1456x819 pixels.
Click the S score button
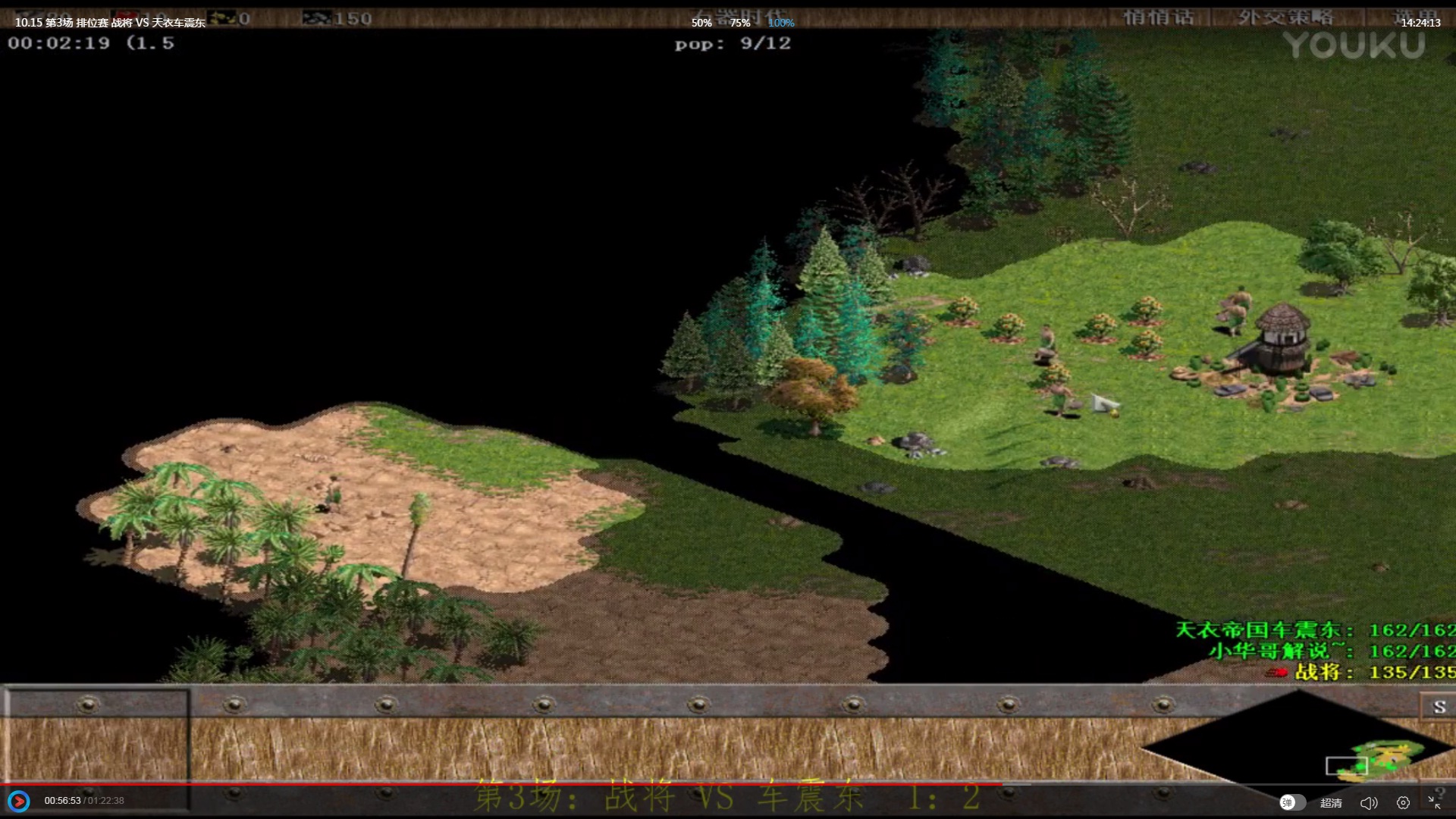(x=1439, y=707)
